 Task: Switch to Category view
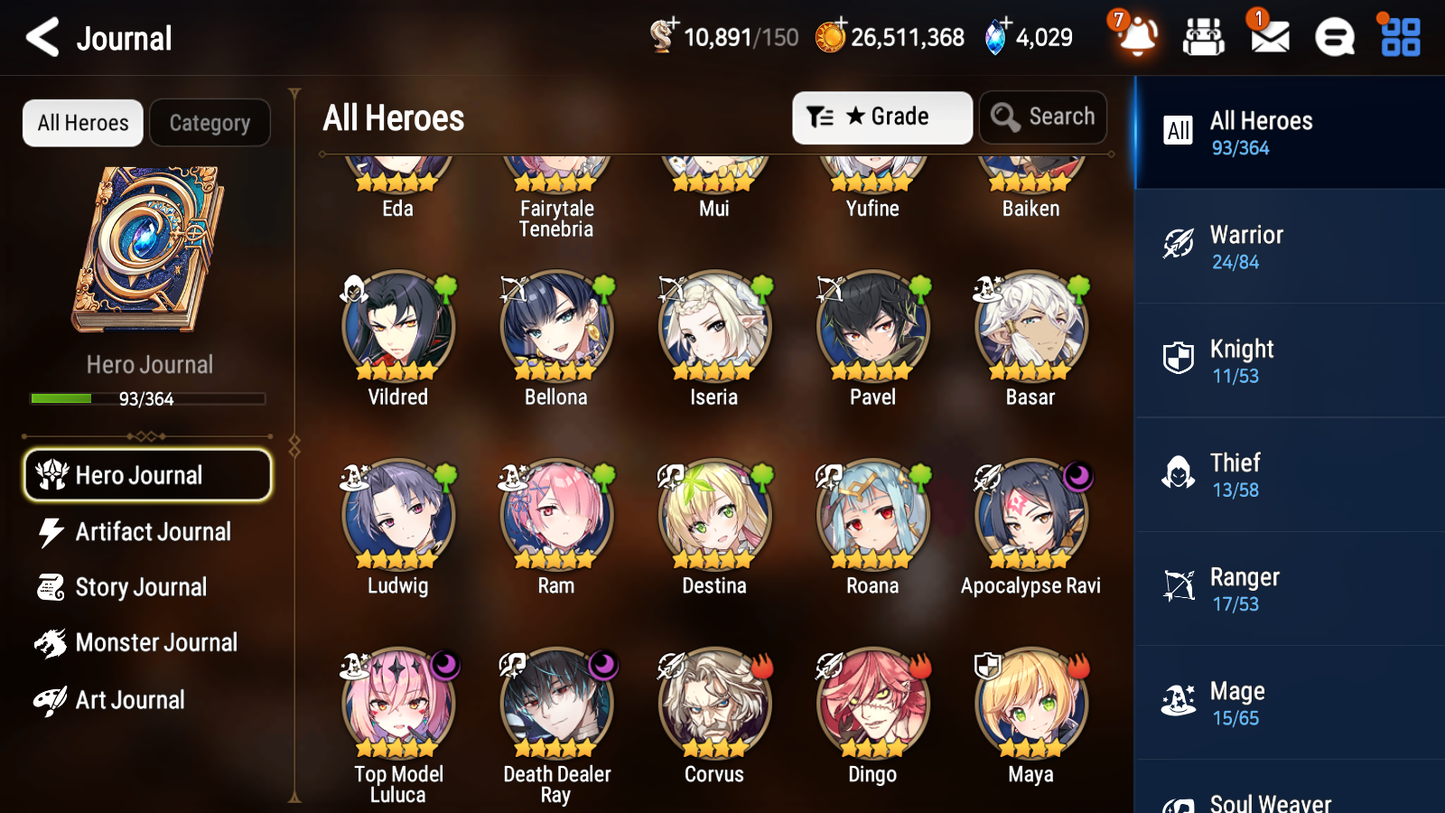pos(210,122)
